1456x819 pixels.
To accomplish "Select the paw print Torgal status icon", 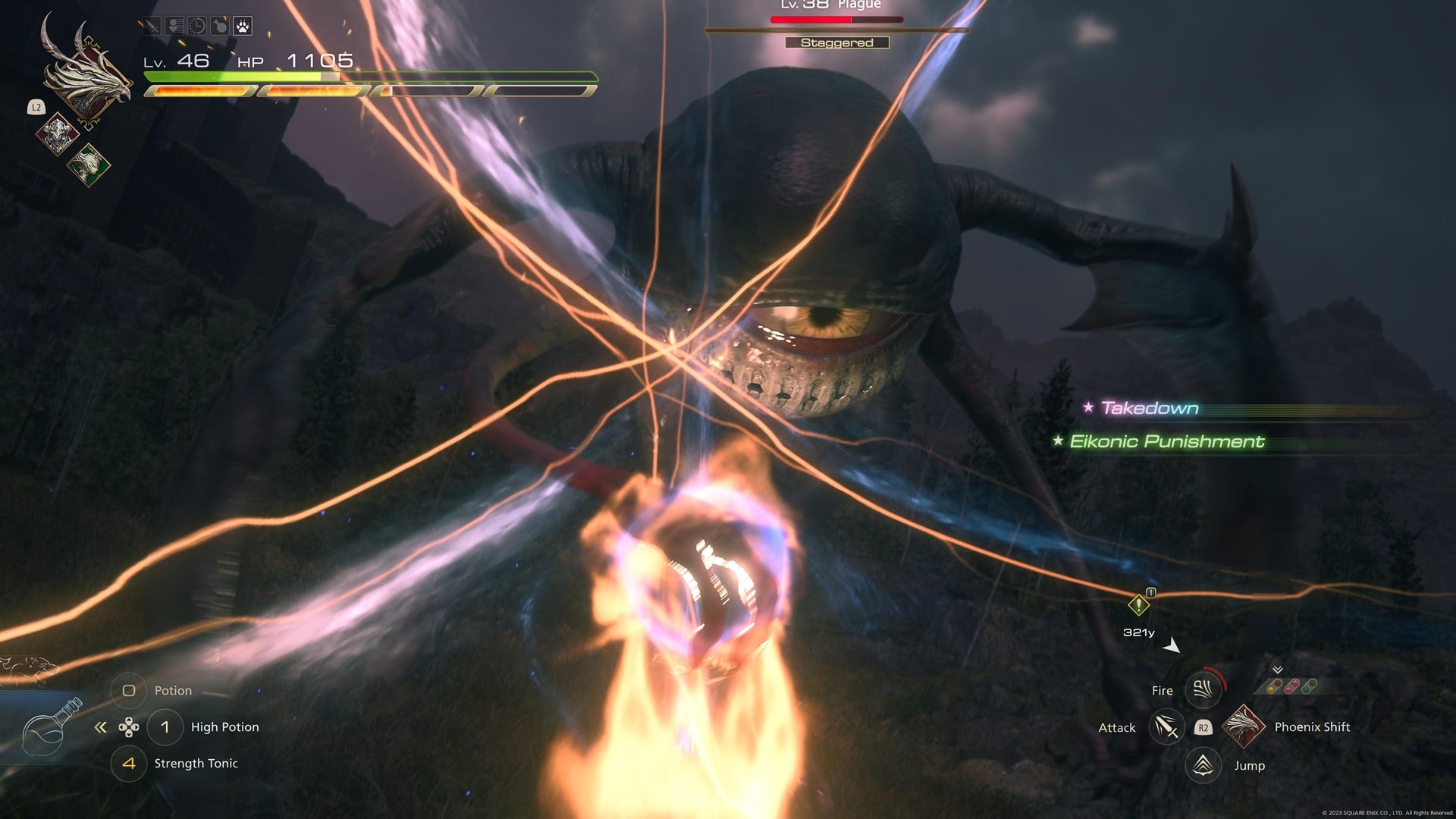I will [x=242, y=25].
